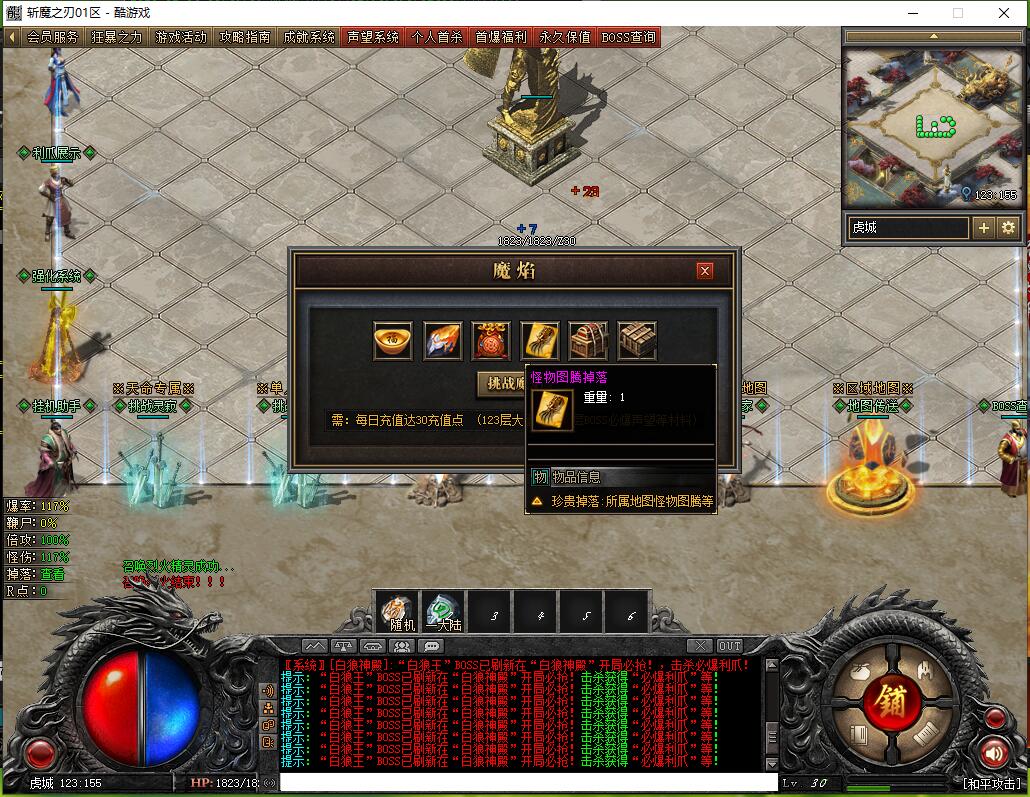Select the red-banded treasure chest icon

click(588, 341)
